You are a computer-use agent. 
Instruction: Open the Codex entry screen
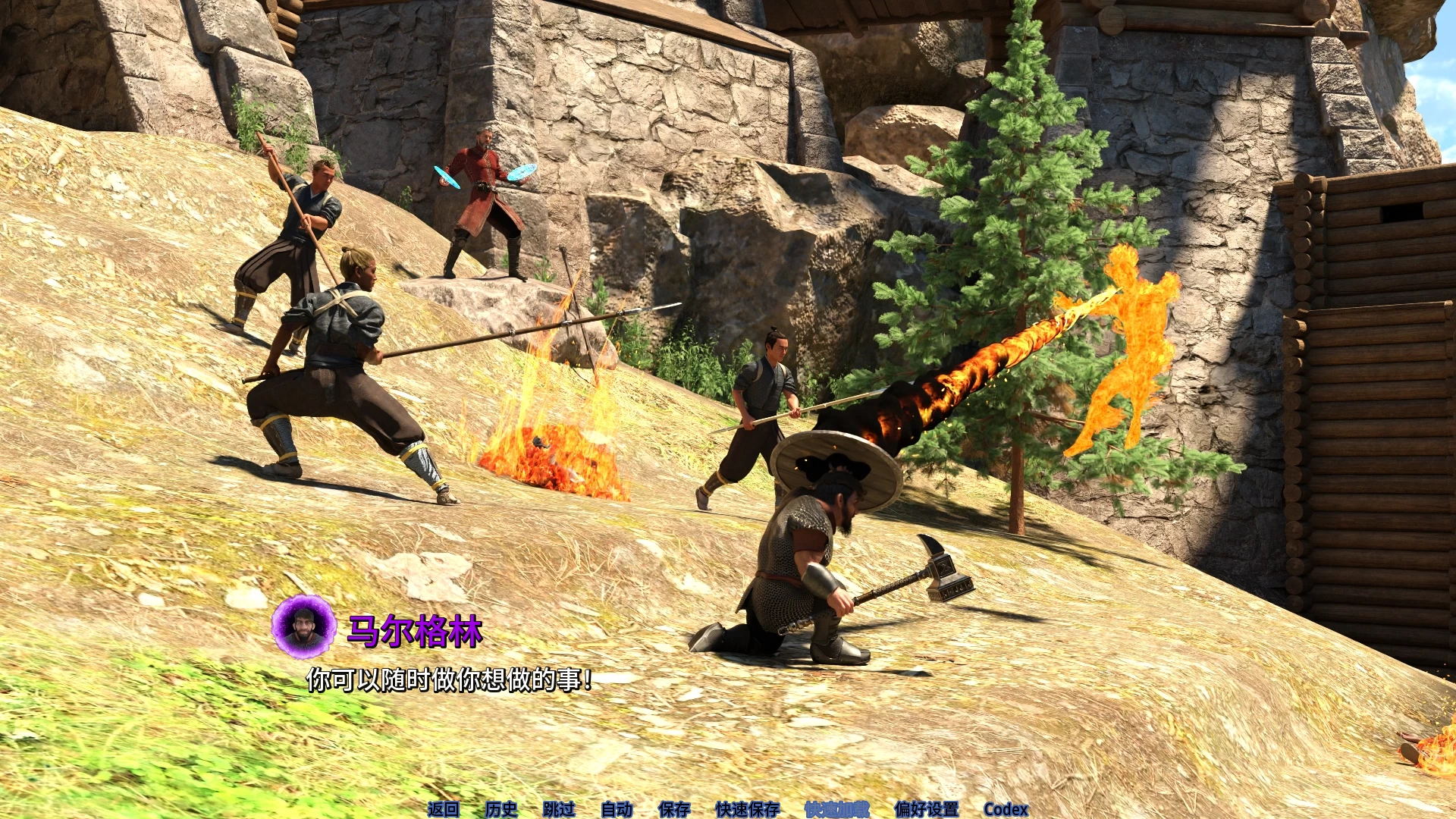1007,809
